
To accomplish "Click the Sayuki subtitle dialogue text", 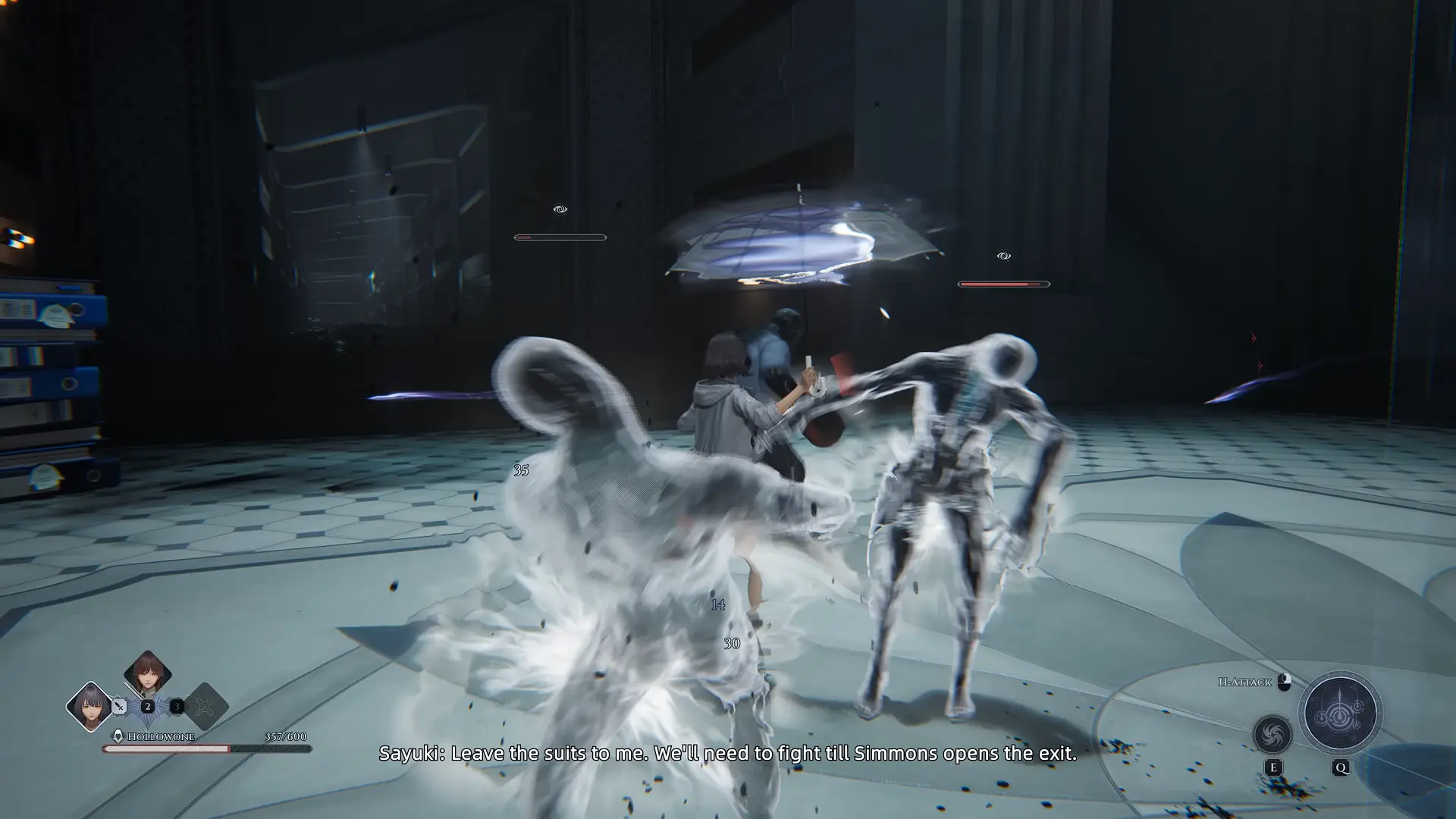I will [x=728, y=754].
